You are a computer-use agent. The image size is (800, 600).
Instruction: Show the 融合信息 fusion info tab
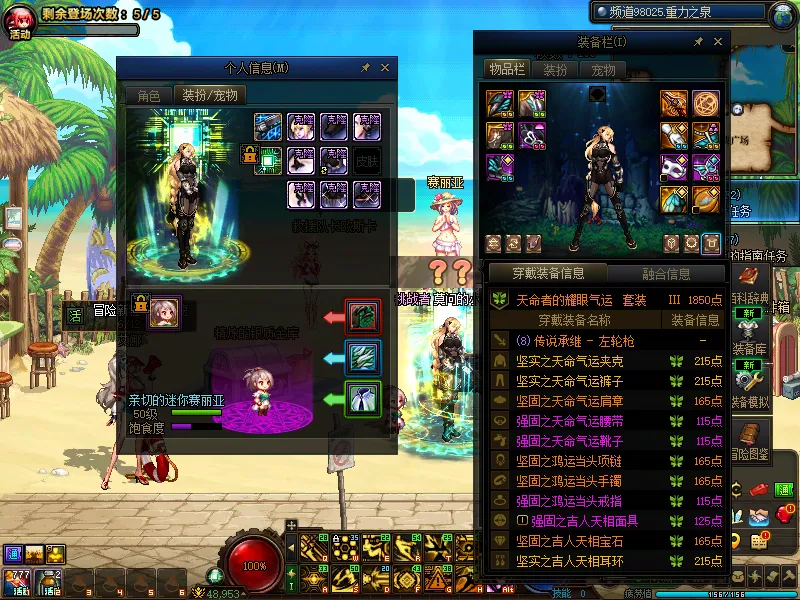[x=665, y=273]
